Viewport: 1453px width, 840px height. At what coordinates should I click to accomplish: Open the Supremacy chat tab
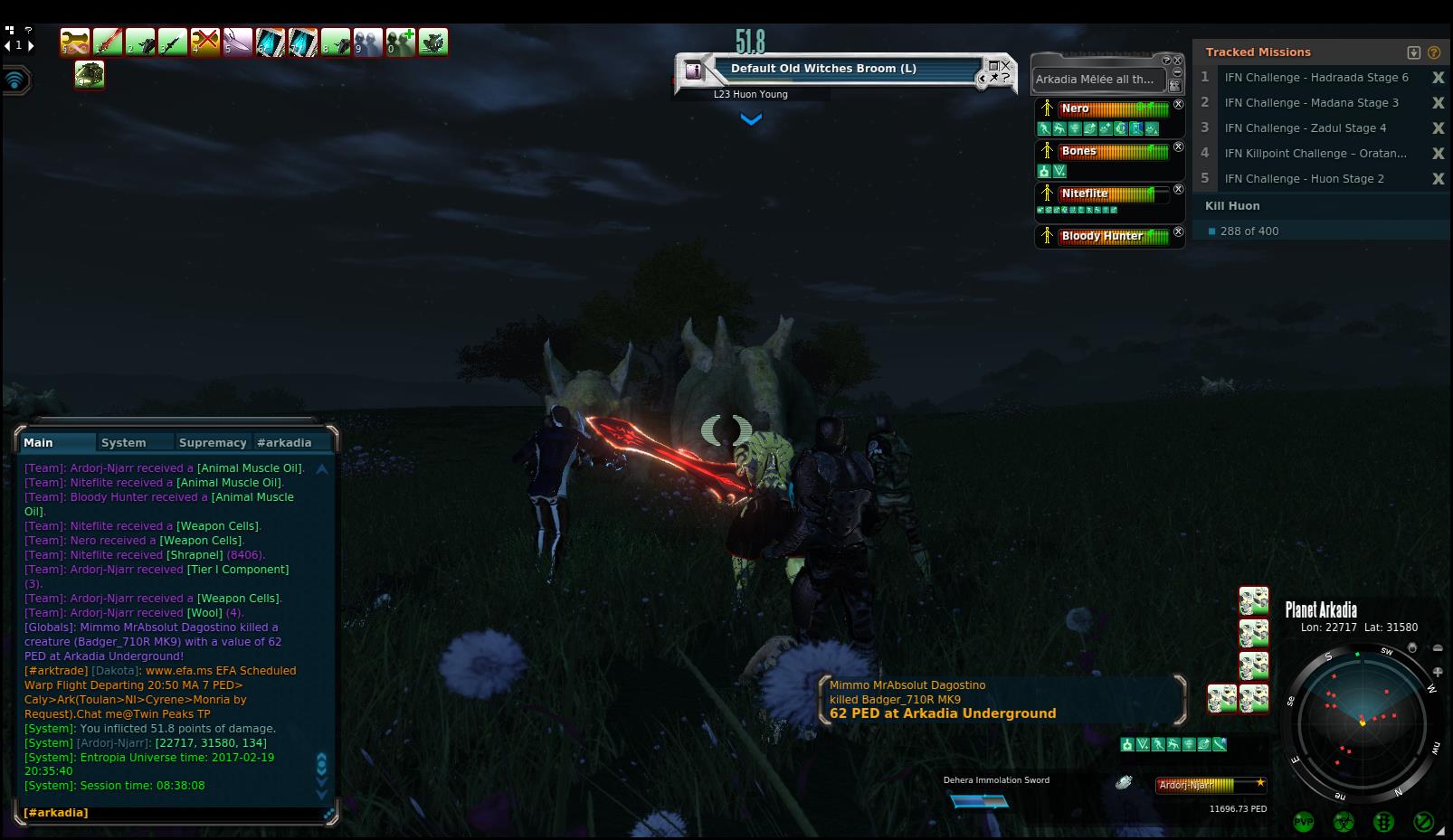(213, 442)
